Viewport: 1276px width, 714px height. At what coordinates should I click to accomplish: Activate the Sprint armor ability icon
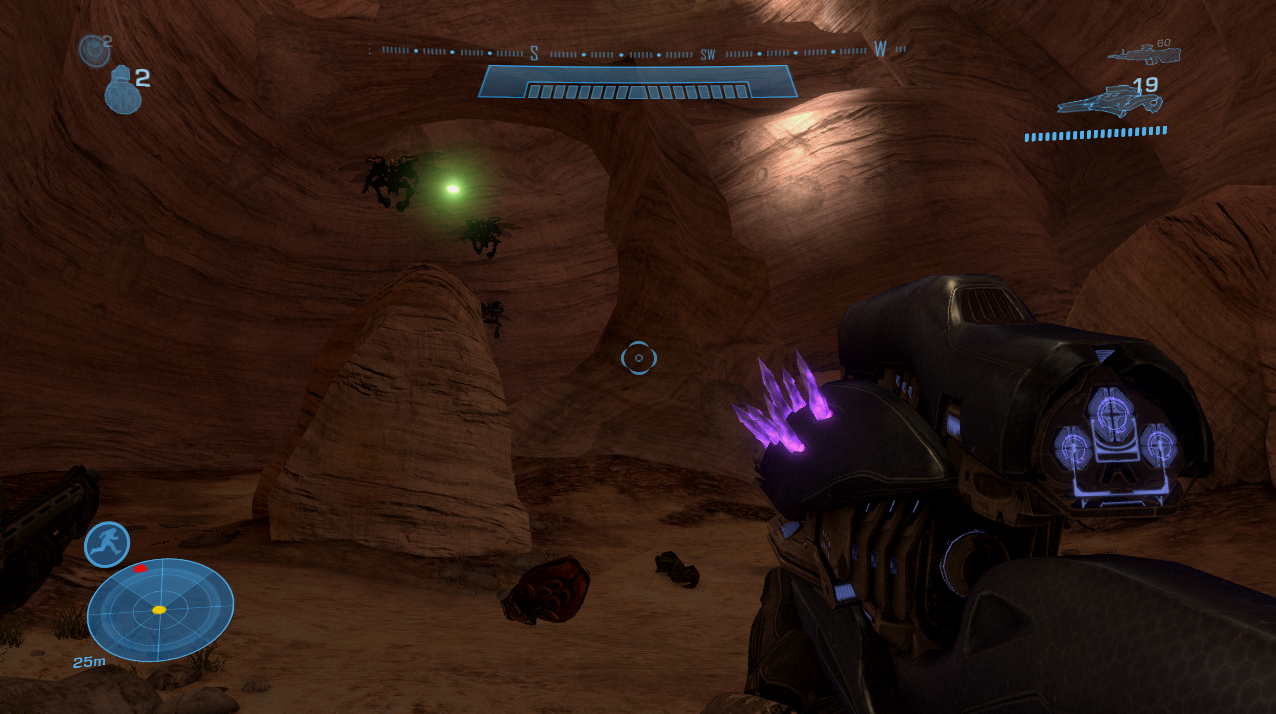click(x=107, y=543)
